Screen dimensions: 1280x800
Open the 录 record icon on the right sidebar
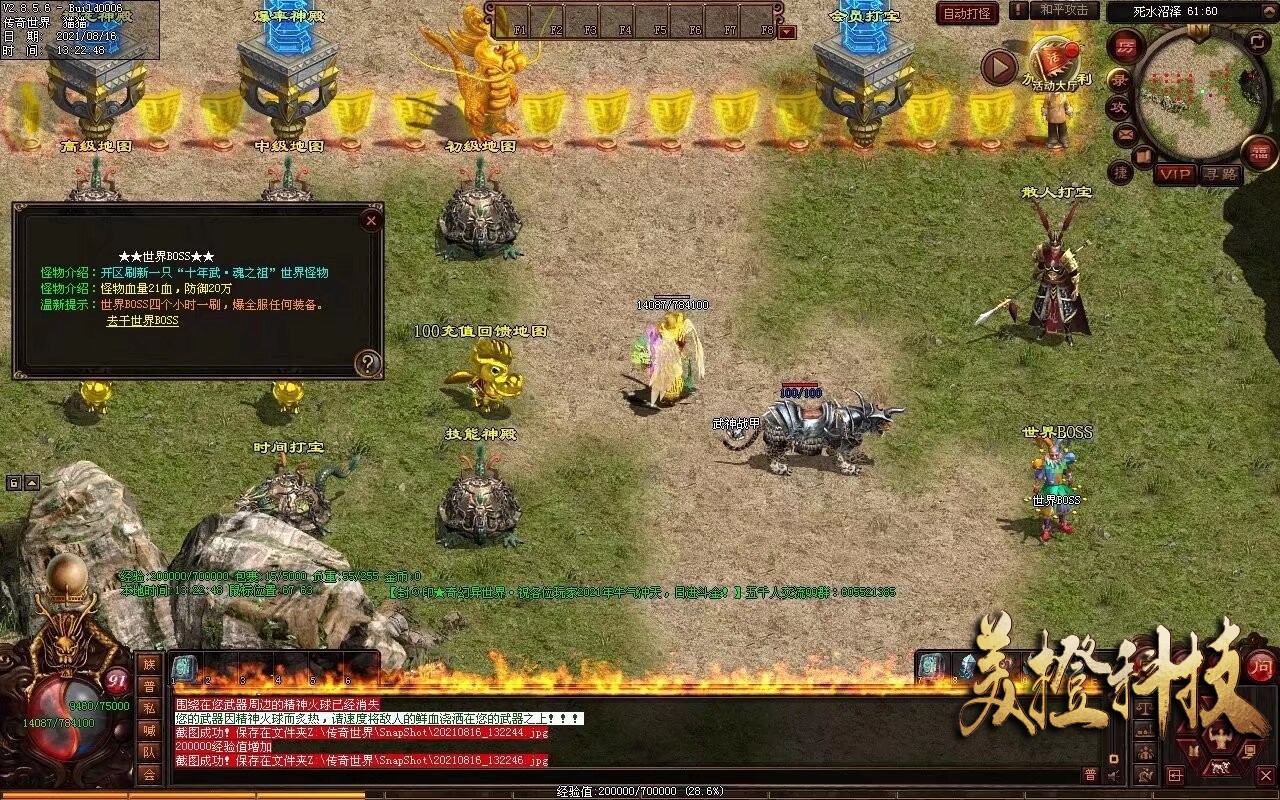pyautogui.click(x=1122, y=80)
